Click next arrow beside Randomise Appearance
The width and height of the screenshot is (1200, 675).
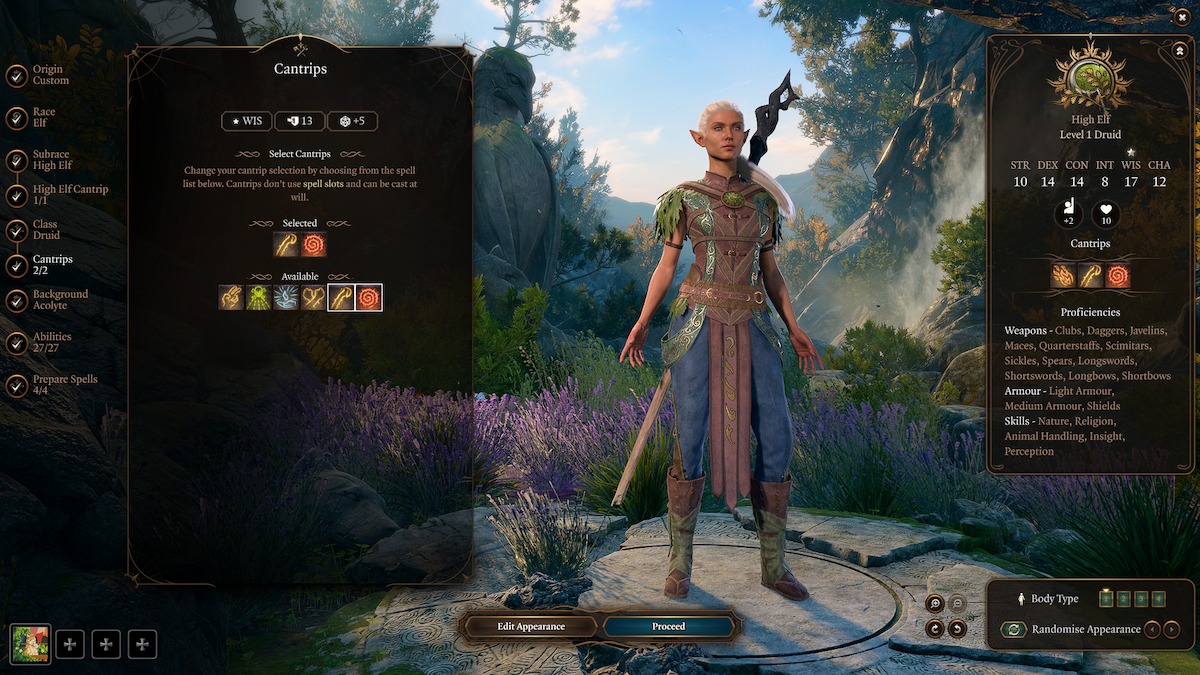click(x=1172, y=630)
